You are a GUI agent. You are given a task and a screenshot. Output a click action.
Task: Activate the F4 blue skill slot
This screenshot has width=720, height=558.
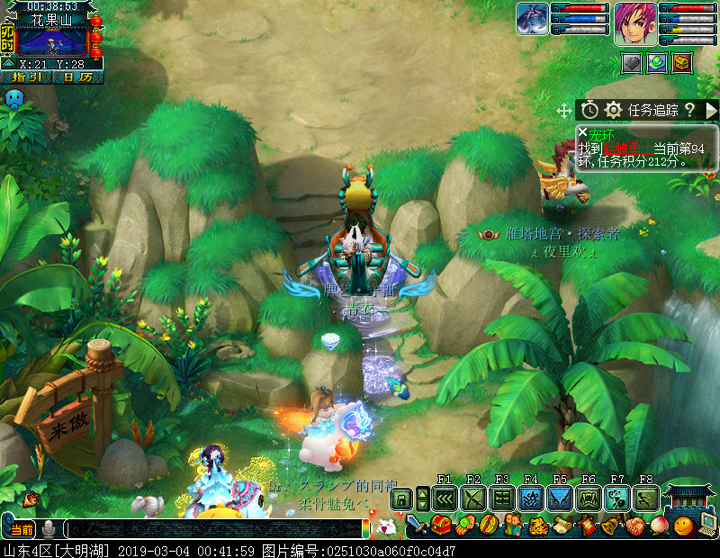531,498
